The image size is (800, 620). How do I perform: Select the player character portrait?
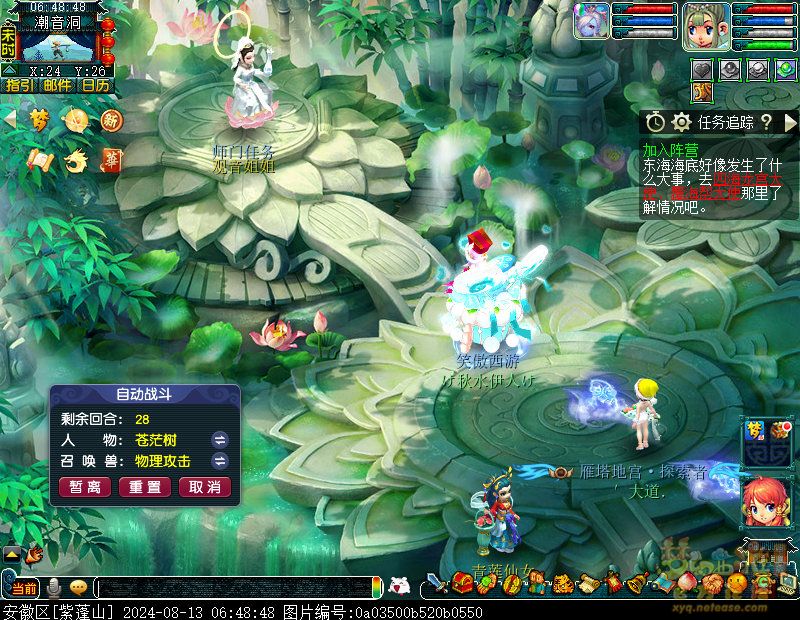pos(703,26)
